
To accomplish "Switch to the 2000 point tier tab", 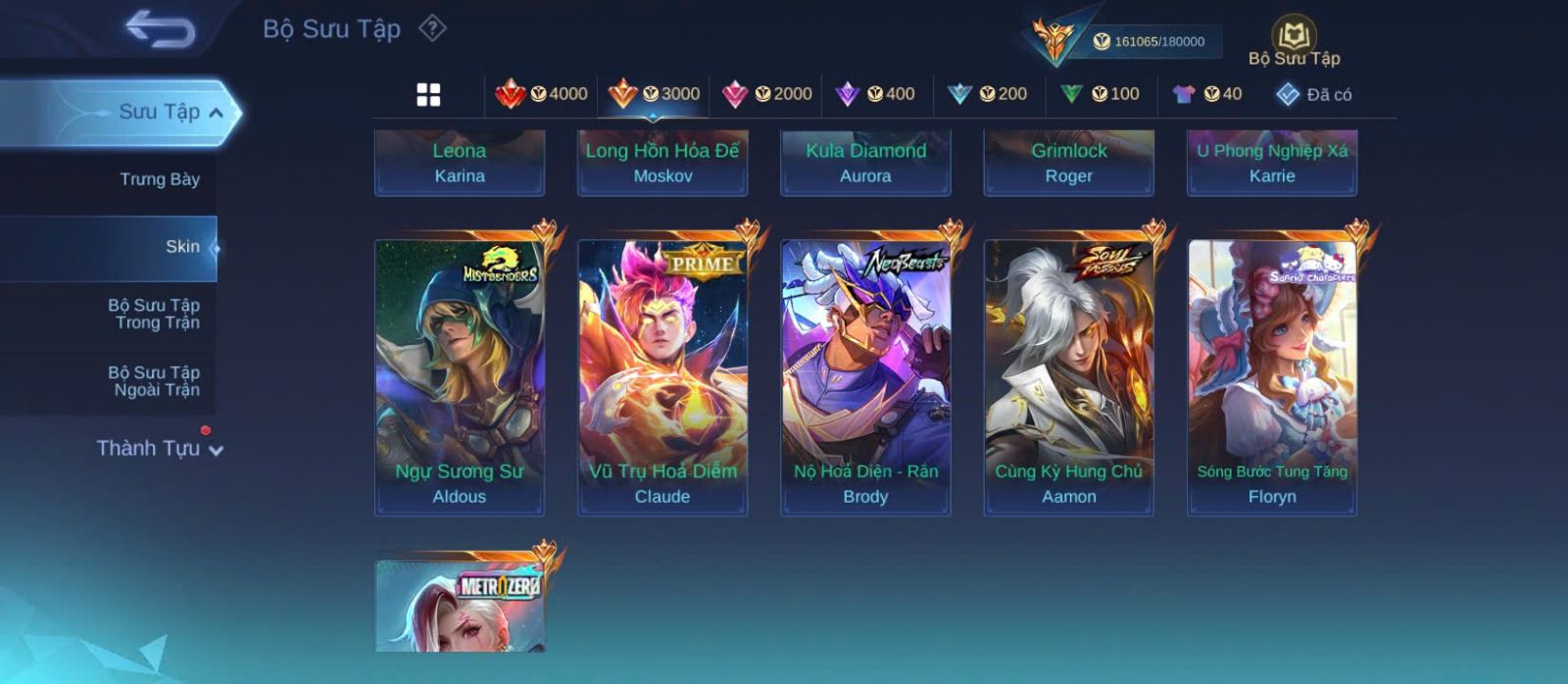I will pos(767,94).
